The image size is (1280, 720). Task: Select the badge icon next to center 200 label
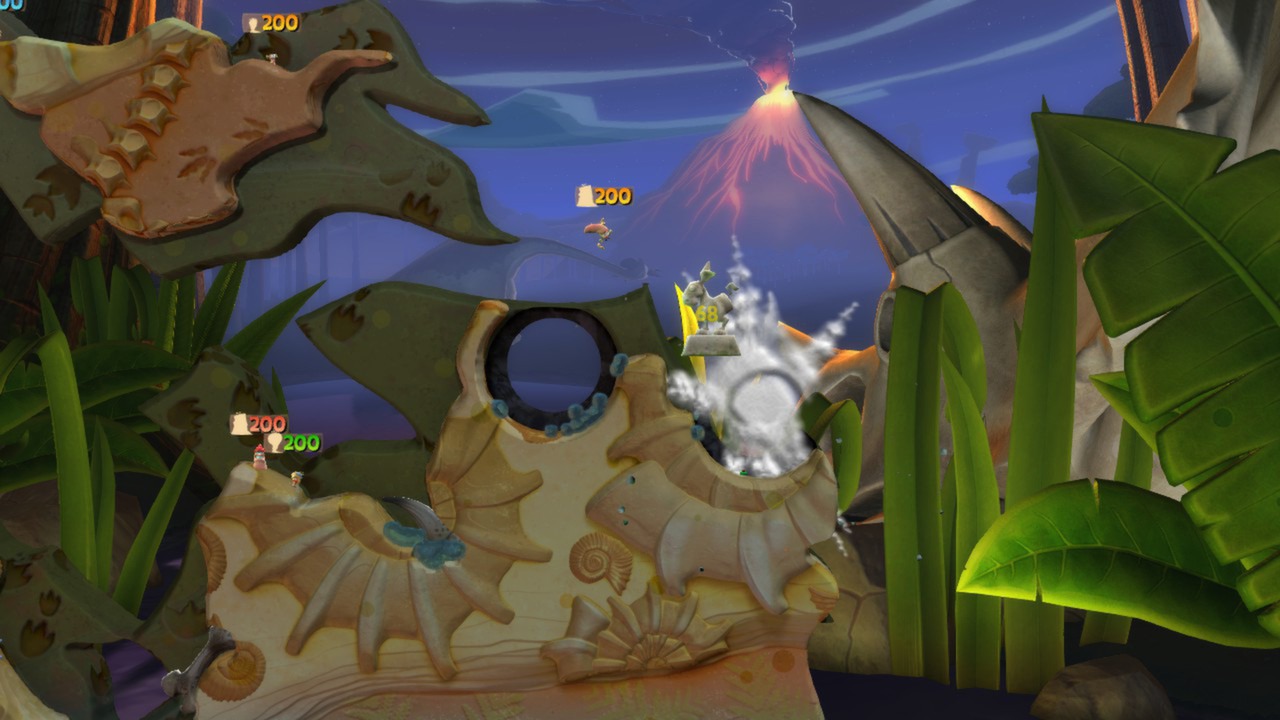click(585, 196)
